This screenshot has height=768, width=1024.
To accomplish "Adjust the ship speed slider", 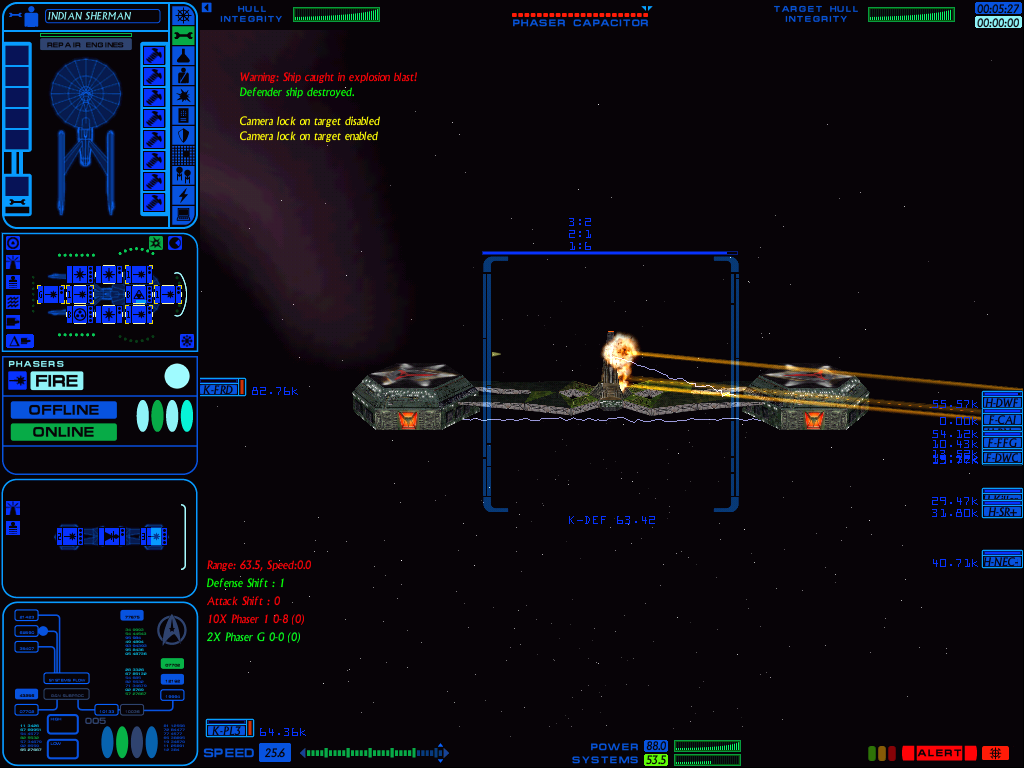I will tap(370, 753).
